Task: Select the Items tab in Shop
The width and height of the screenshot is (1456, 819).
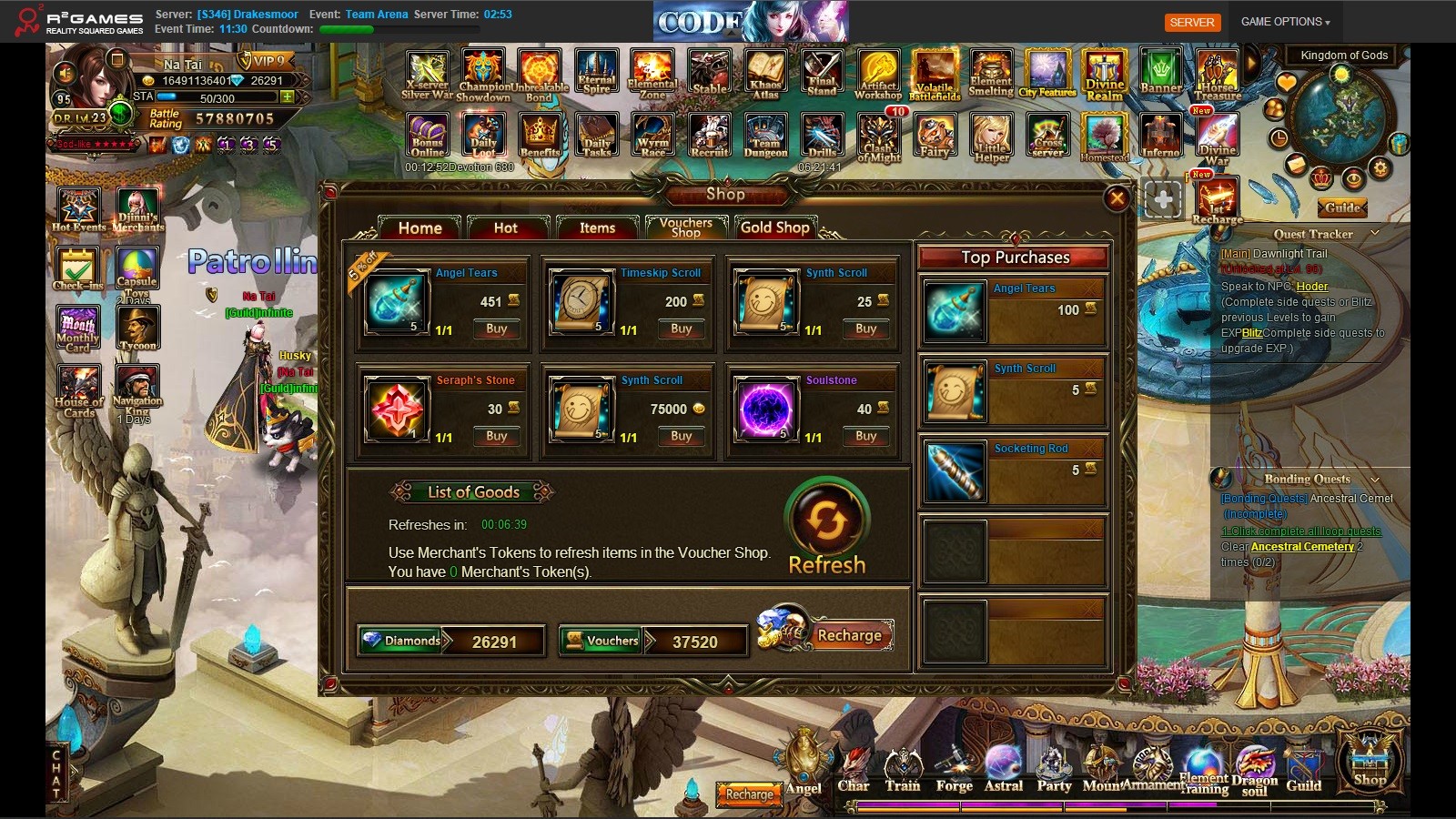Action: [597, 227]
